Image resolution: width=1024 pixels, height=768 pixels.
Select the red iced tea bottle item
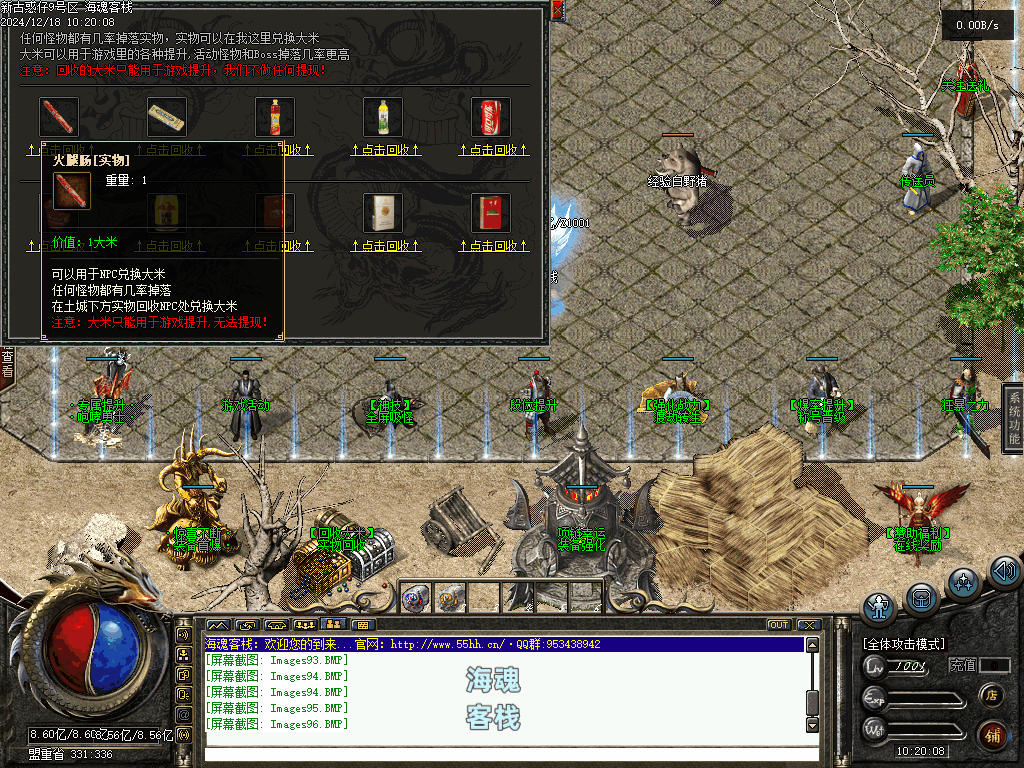(275, 117)
